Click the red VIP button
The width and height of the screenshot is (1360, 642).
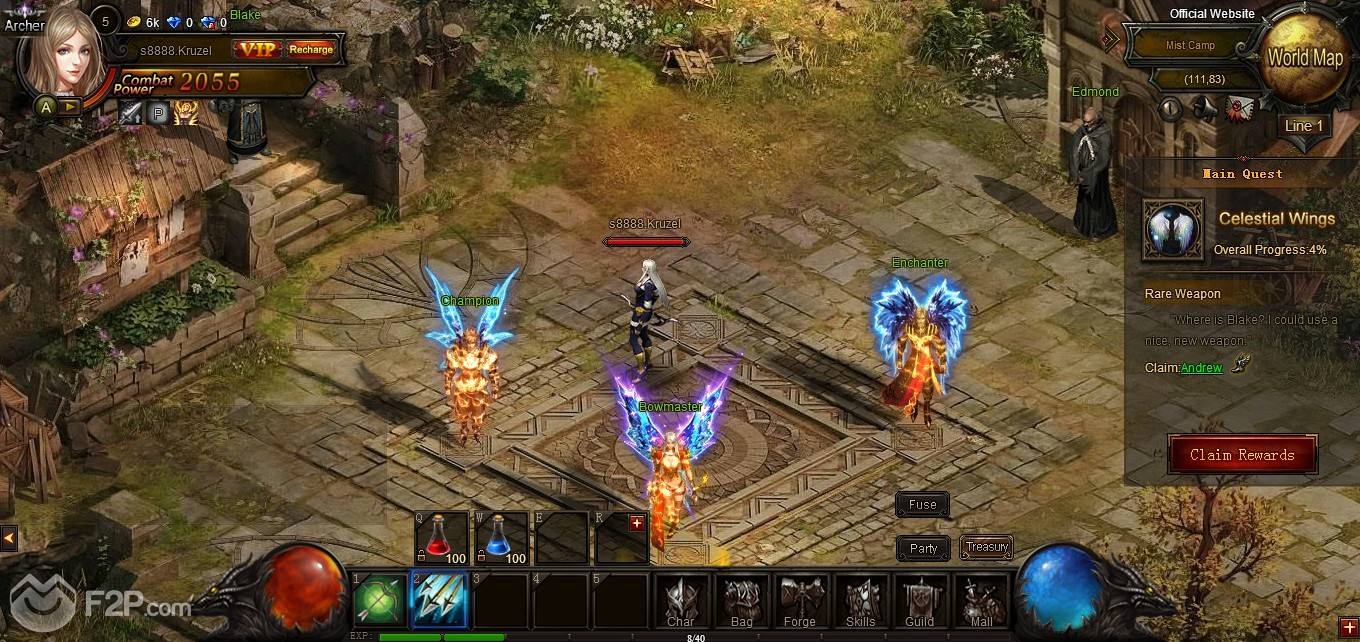click(257, 49)
